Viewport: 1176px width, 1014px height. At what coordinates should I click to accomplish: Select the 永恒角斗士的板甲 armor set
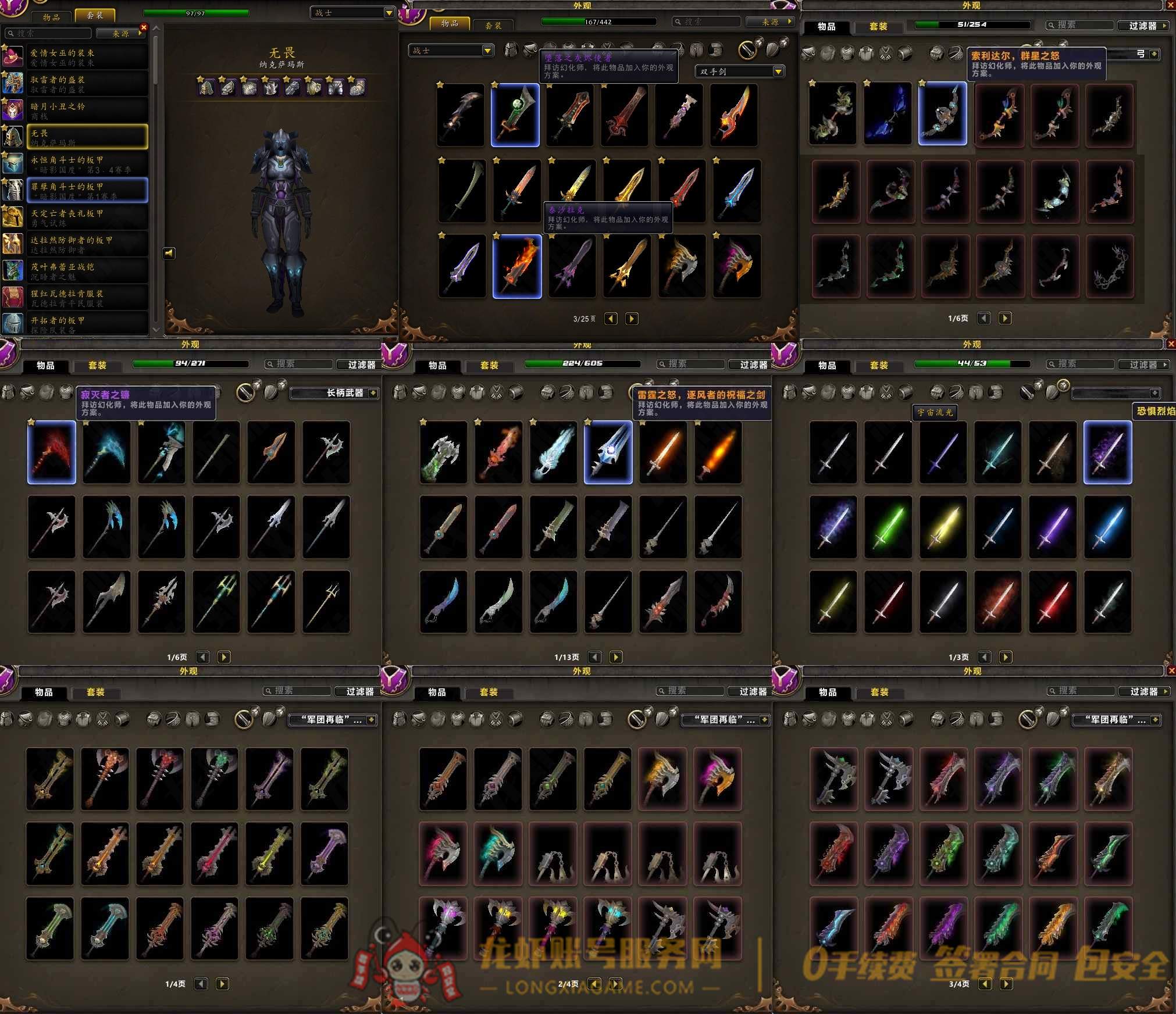[87, 164]
